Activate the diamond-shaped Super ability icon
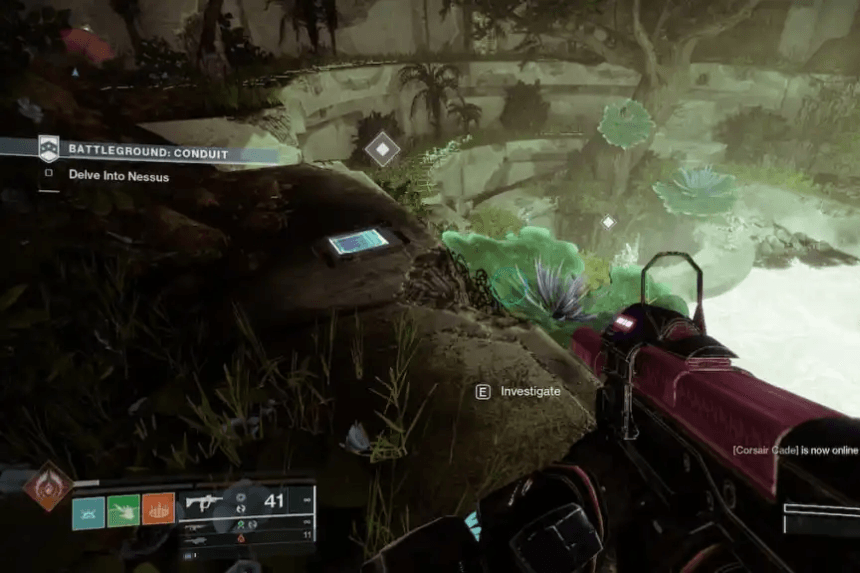 coord(47,485)
